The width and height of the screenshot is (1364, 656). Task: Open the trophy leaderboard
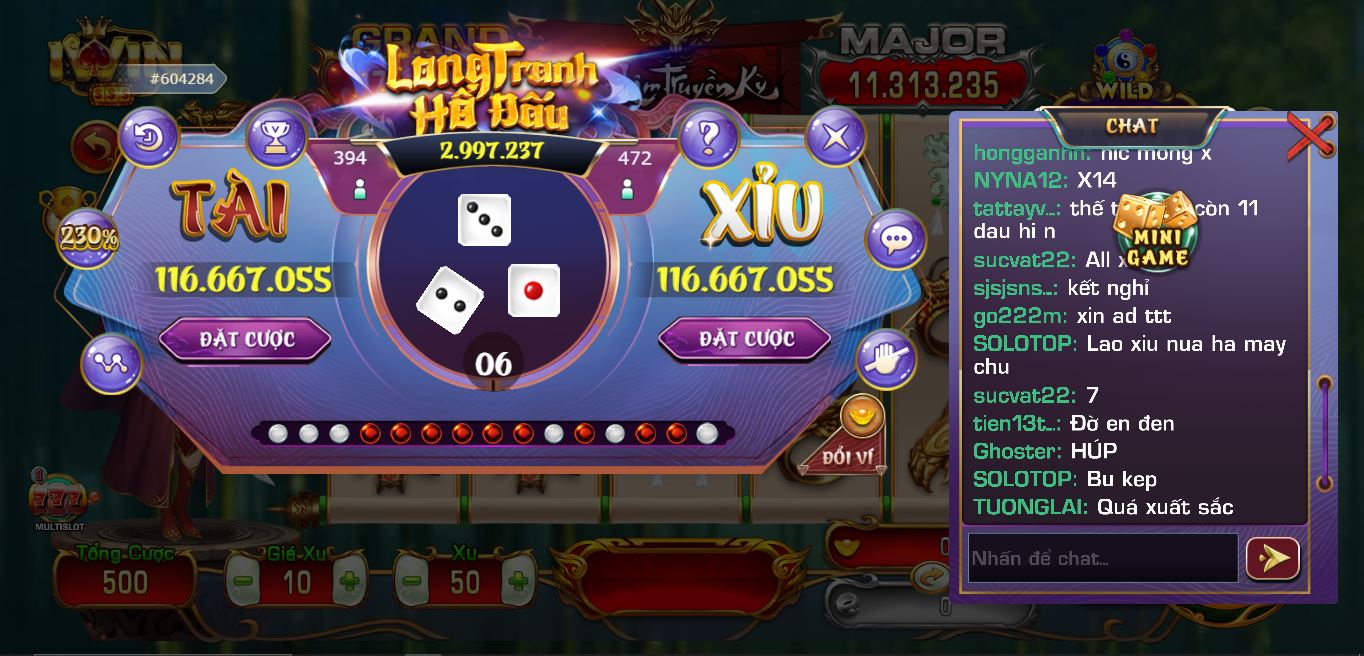276,137
